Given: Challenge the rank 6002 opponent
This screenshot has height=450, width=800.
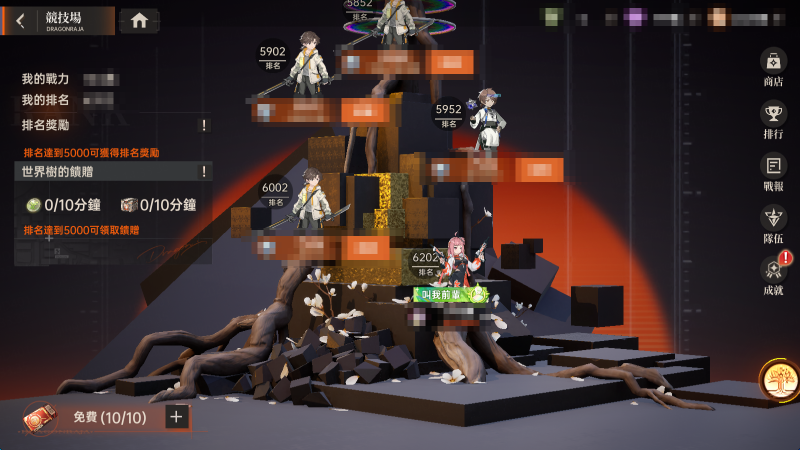Looking at the screenshot, I should click(313, 205).
